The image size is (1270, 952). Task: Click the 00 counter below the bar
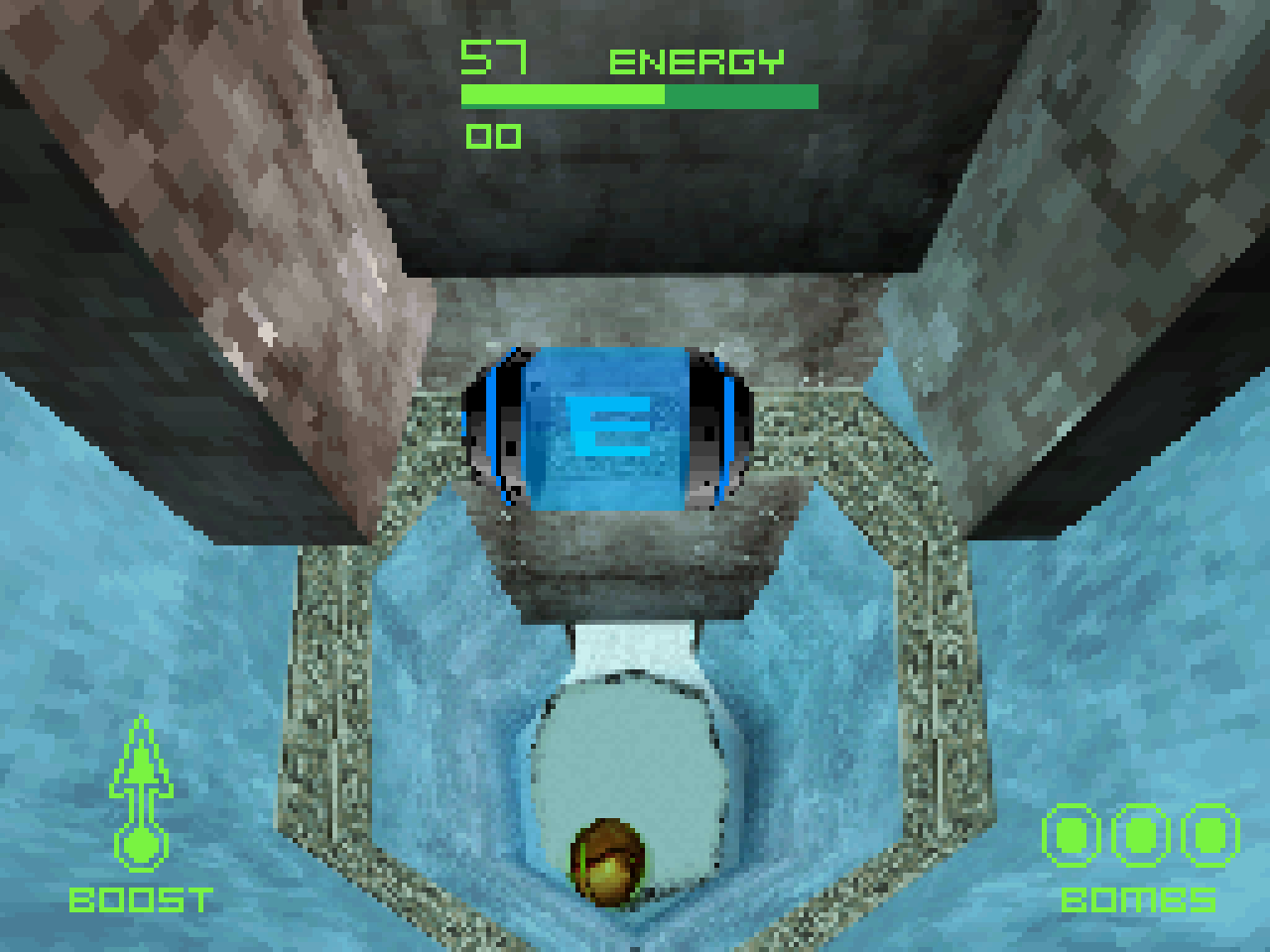pos(493,136)
